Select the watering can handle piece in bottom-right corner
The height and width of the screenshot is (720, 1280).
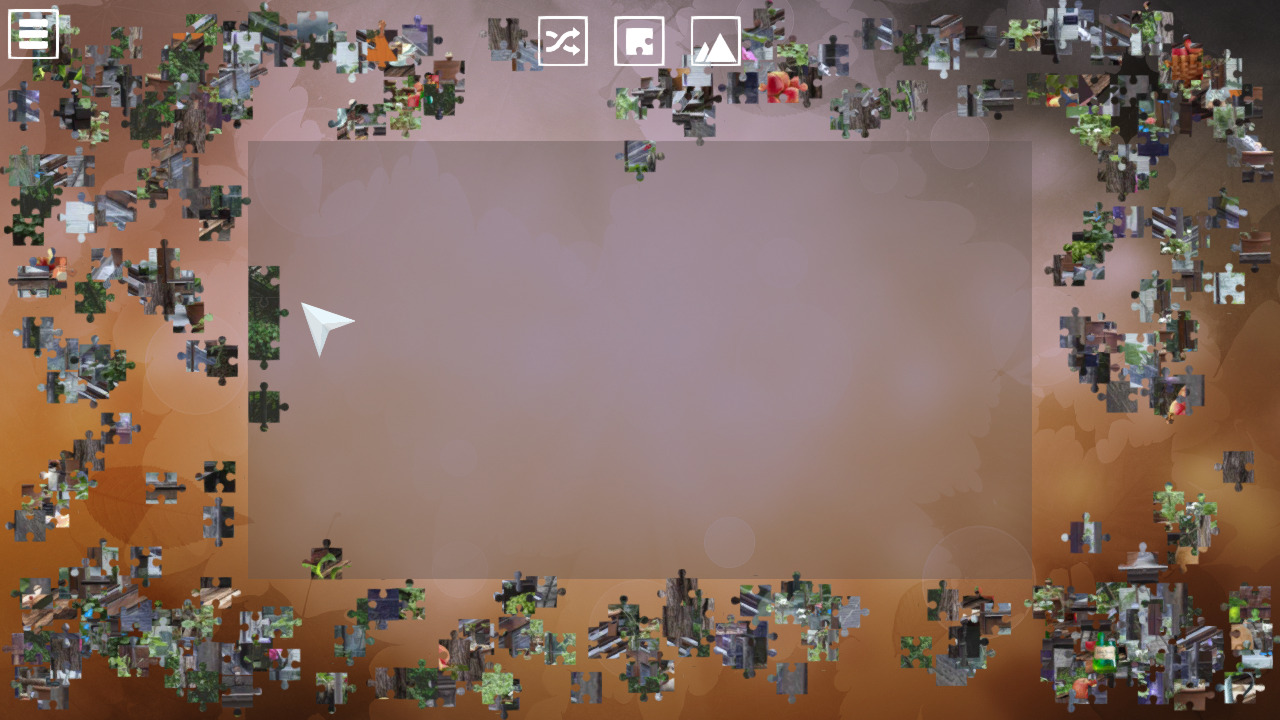click(1239, 687)
